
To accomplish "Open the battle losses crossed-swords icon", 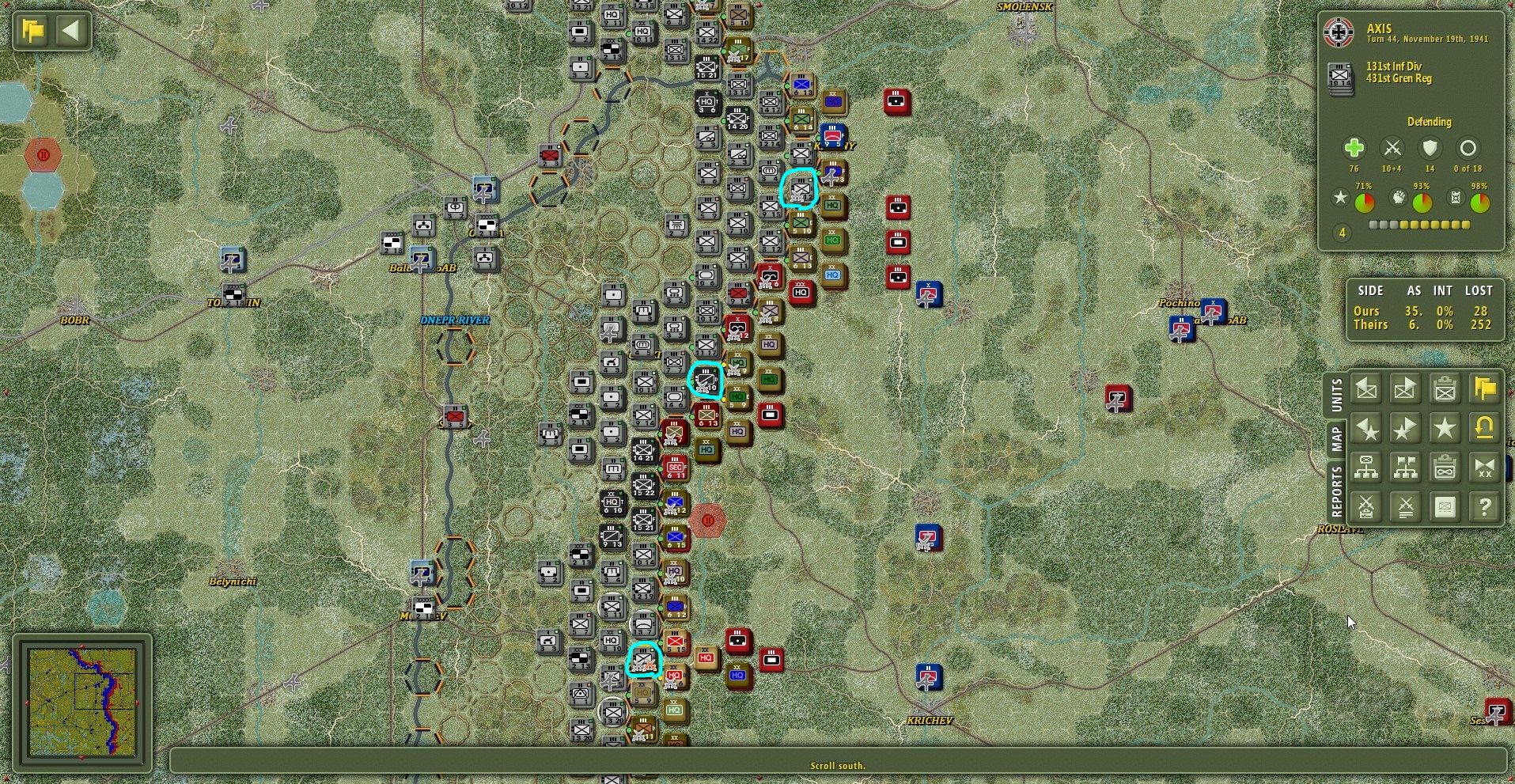I will (1406, 506).
